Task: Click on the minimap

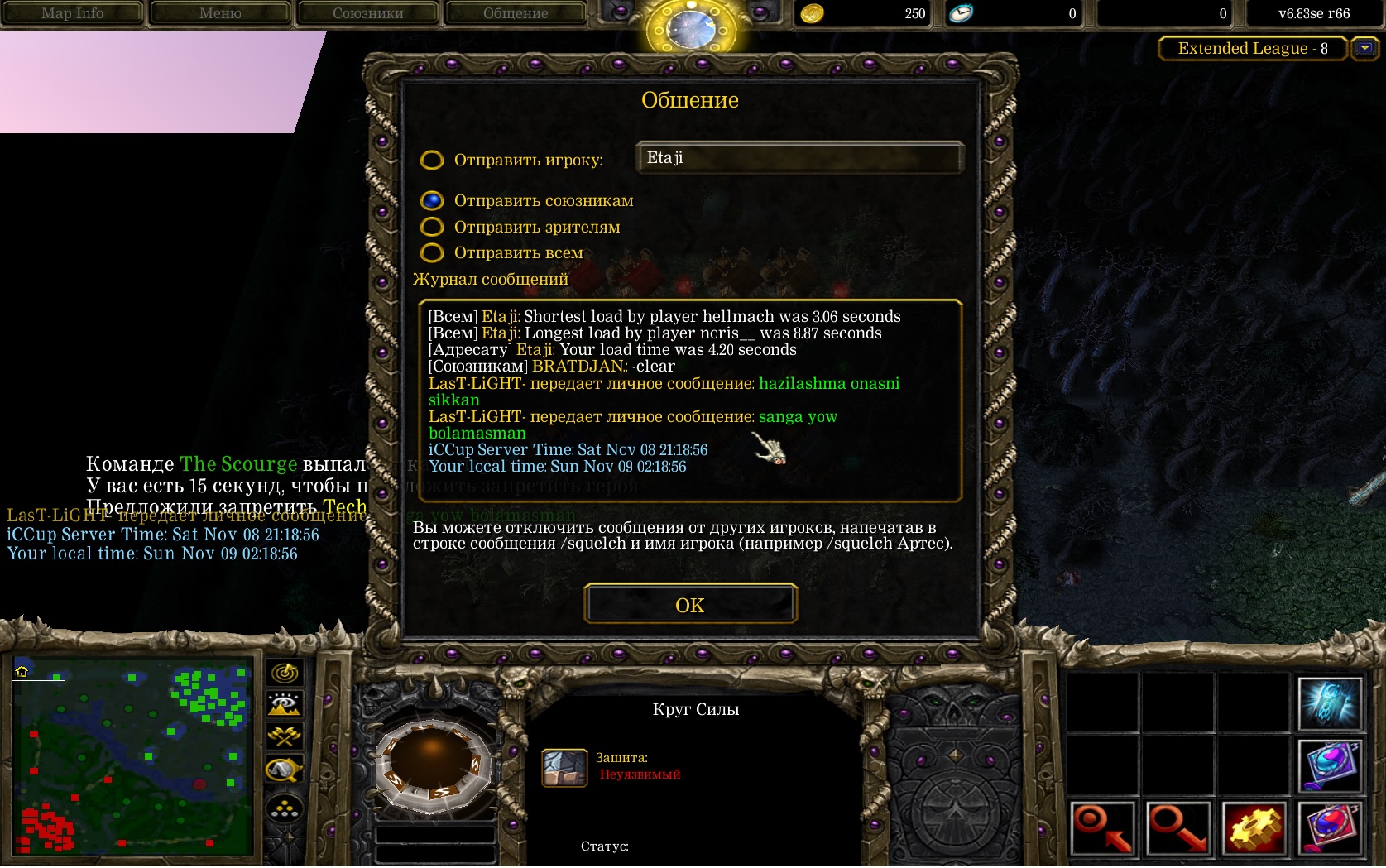Action: 132,755
